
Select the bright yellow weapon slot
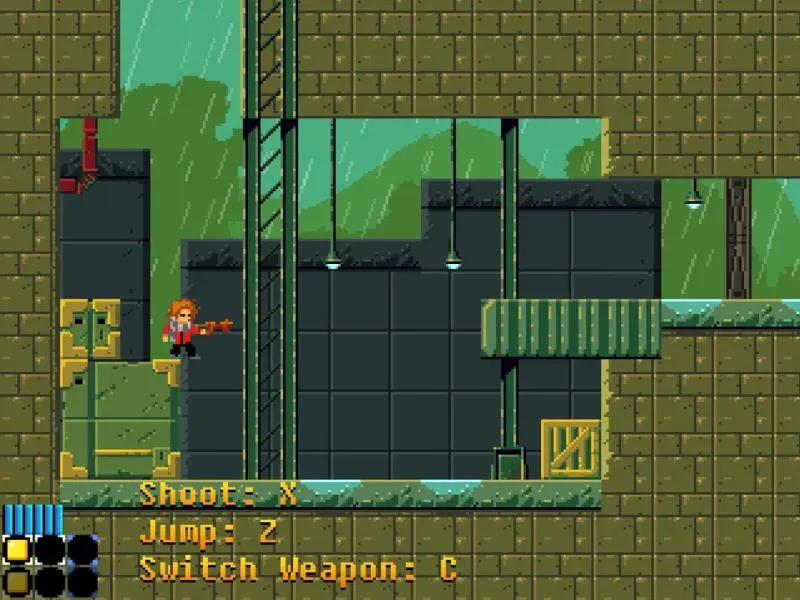[x=17, y=549]
